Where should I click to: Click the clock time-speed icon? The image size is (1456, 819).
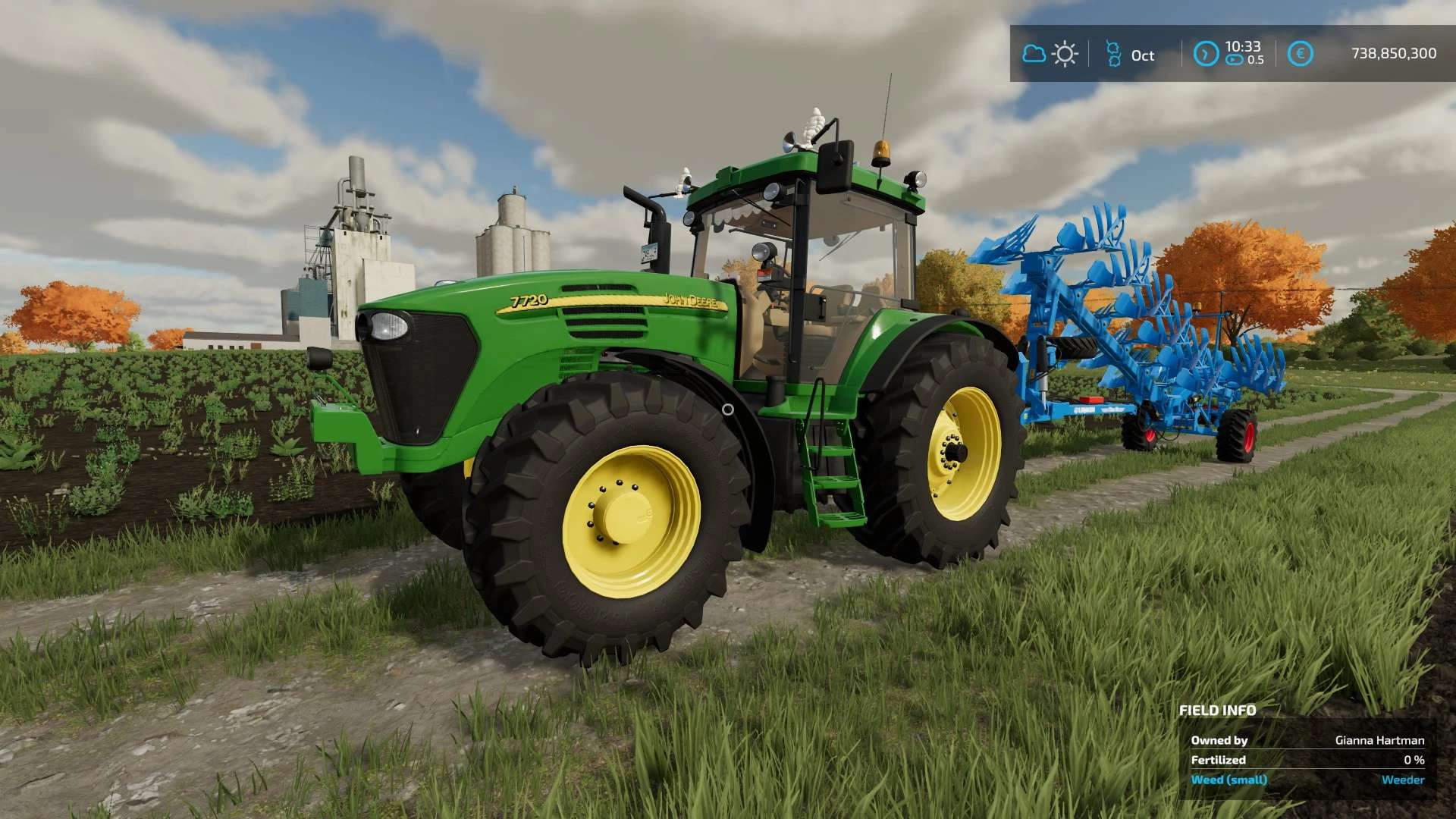tap(1206, 54)
